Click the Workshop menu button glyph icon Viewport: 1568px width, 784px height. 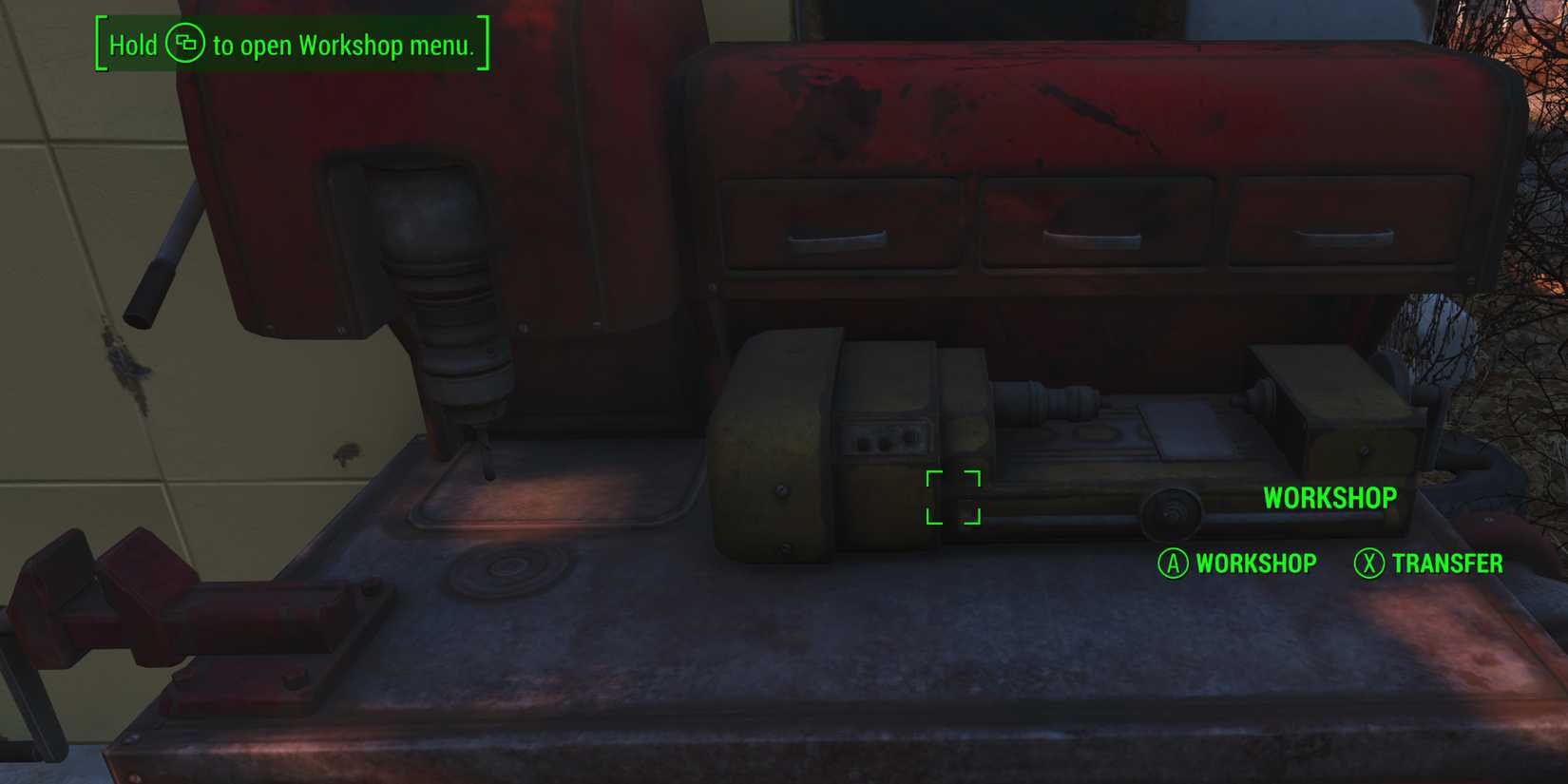tap(186, 45)
